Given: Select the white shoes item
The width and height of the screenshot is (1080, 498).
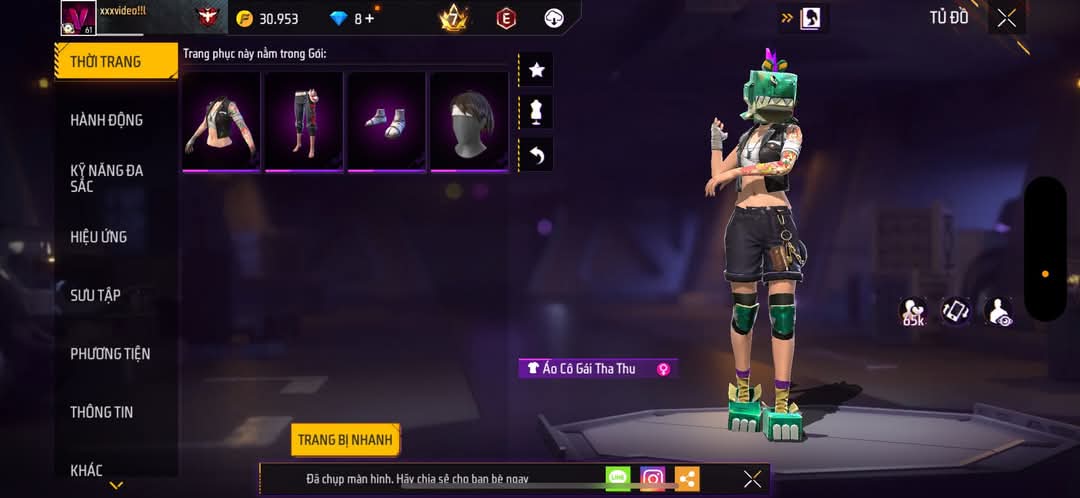Looking at the screenshot, I should 386,120.
